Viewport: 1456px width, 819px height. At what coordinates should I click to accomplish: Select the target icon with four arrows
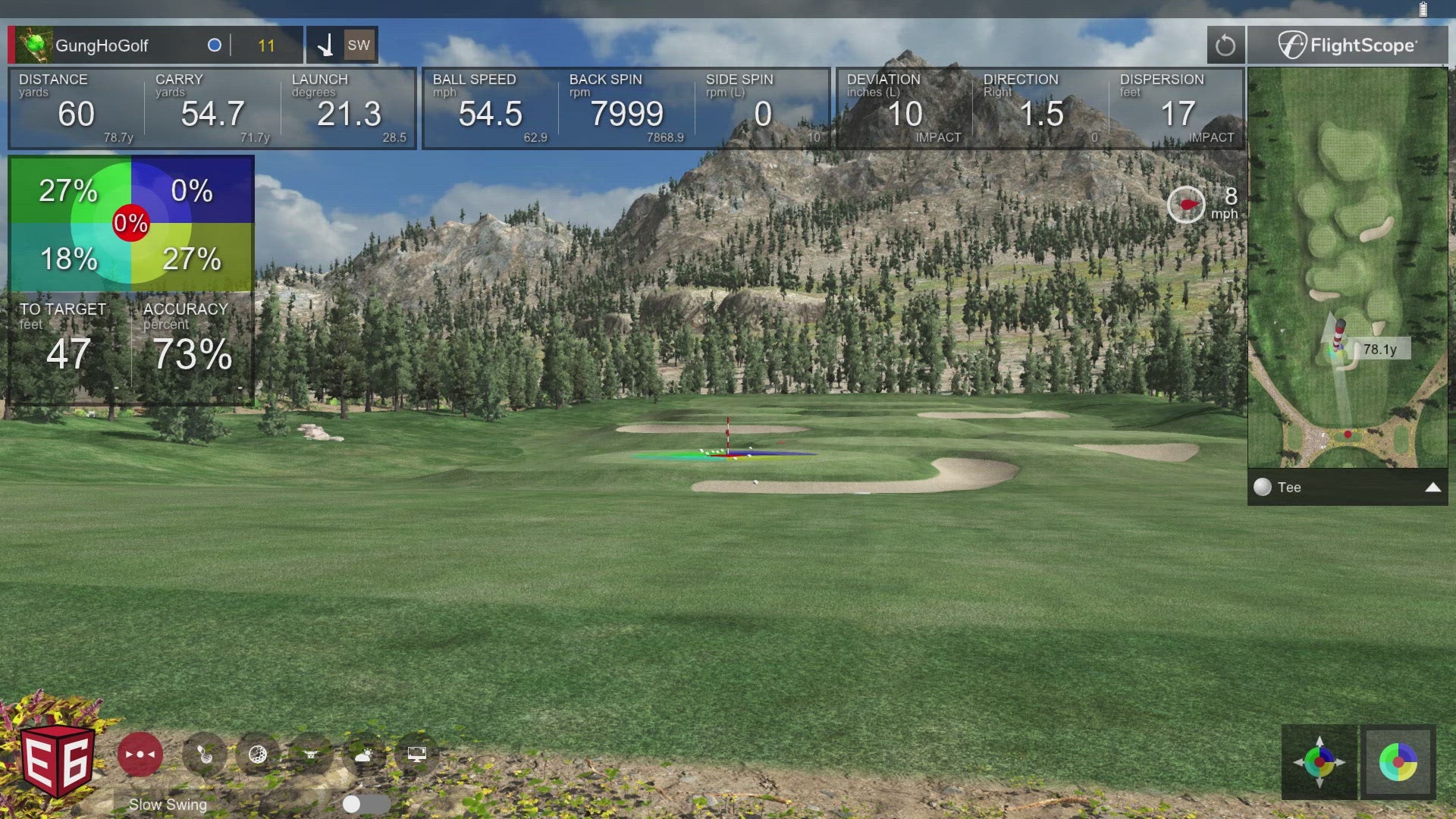pyautogui.click(x=1319, y=762)
